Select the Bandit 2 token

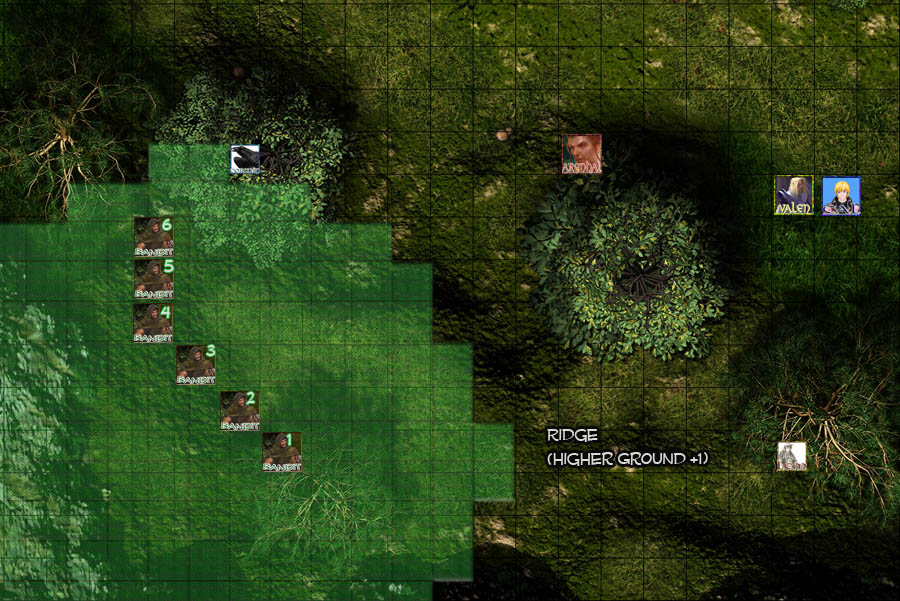(x=240, y=410)
